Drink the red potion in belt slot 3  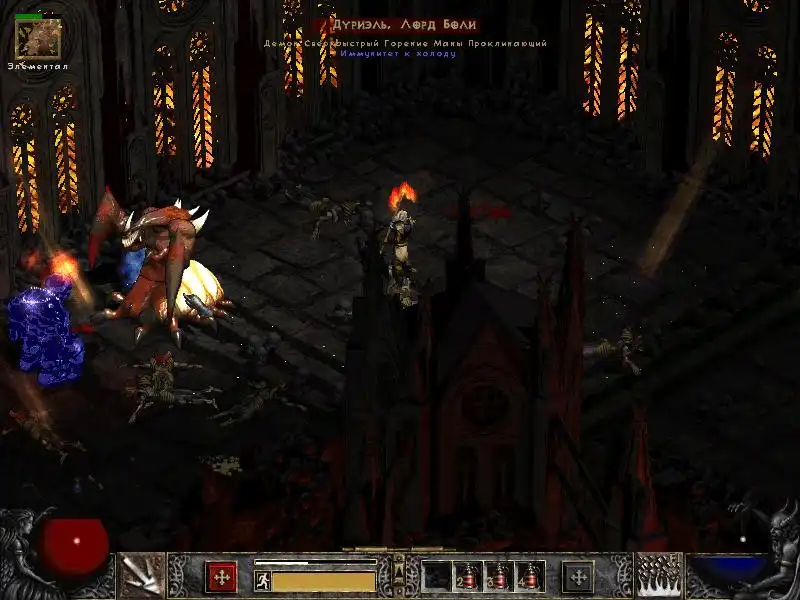pos(499,577)
